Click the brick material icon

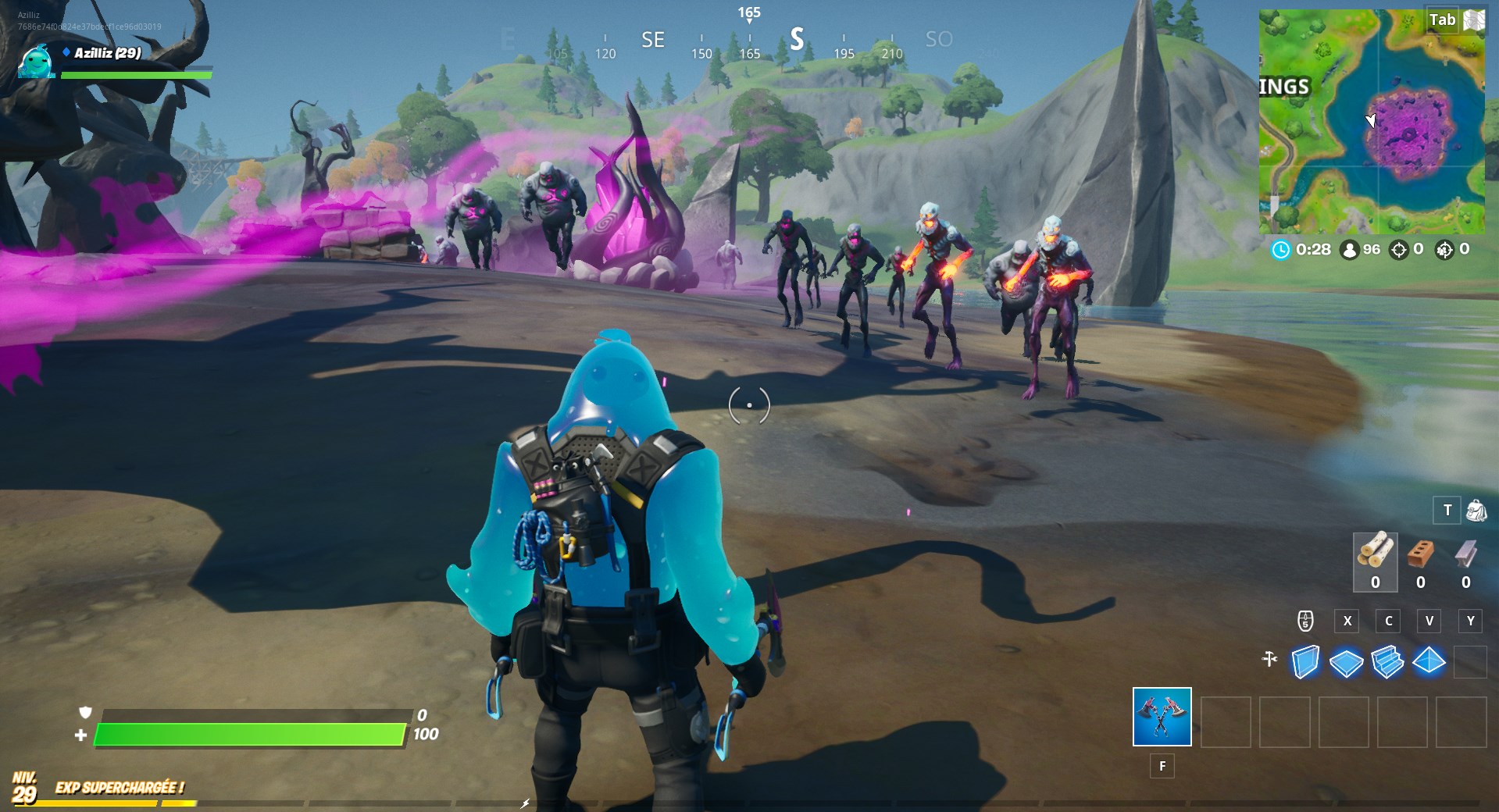[1419, 554]
